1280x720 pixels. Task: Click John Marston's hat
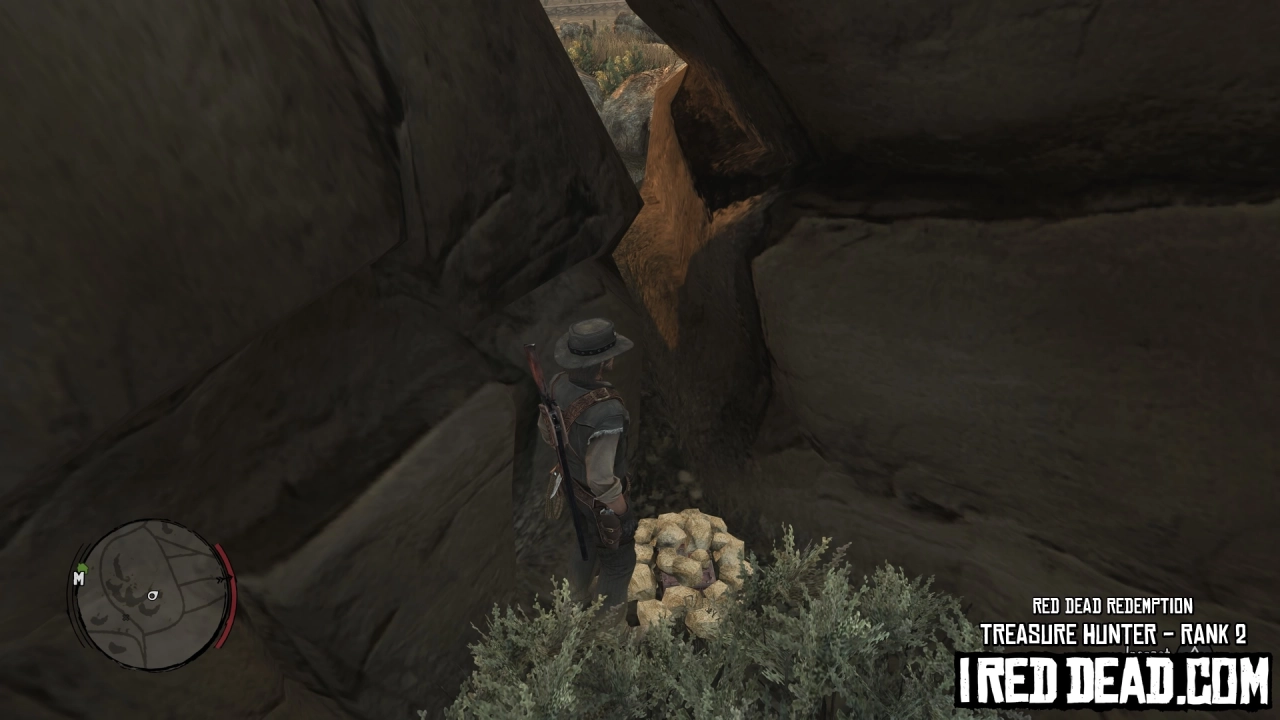coord(592,342)
